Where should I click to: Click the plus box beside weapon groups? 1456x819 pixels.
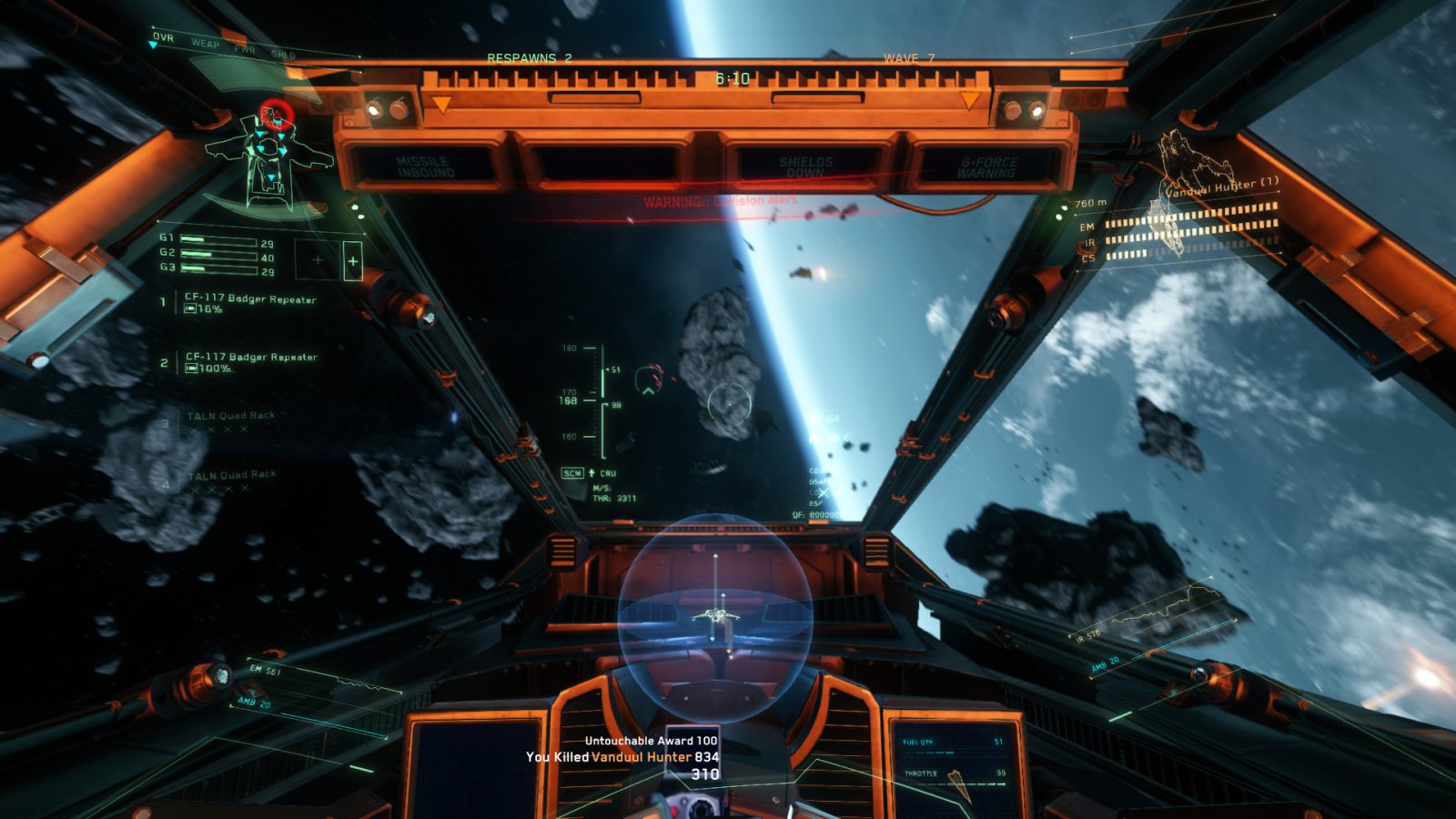tap(352, 262)
